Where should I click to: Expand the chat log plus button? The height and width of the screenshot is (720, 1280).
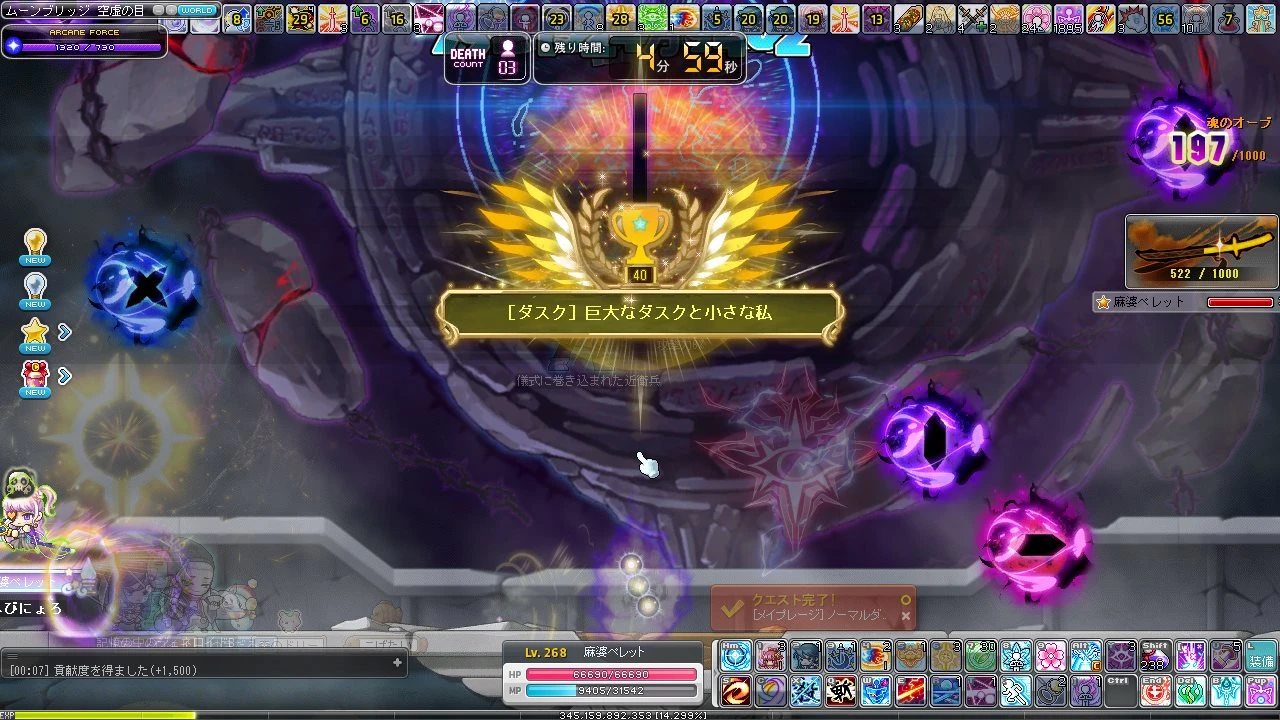point(397,662)
